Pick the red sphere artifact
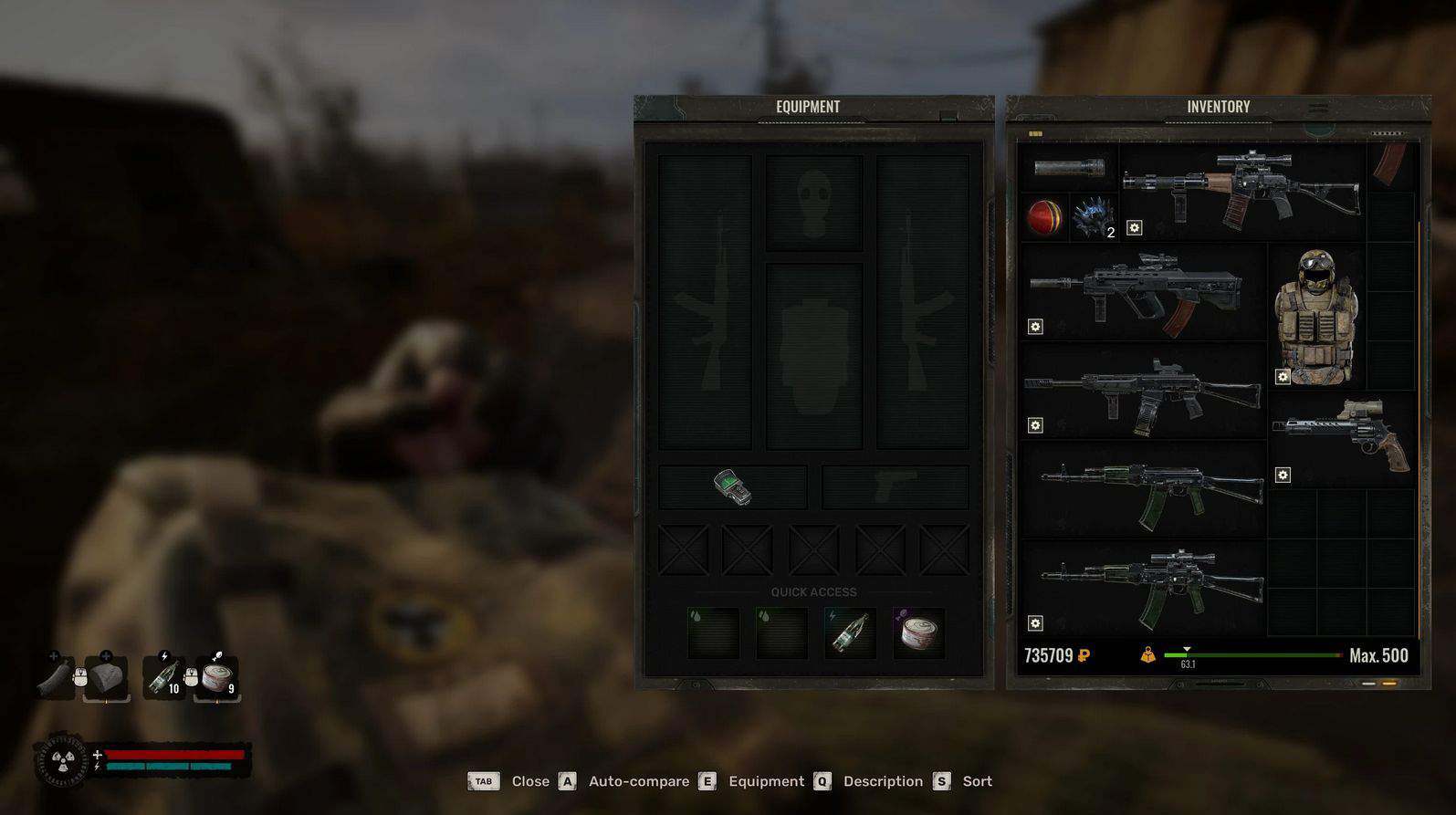The image size is (1456, 815). 1044,218
